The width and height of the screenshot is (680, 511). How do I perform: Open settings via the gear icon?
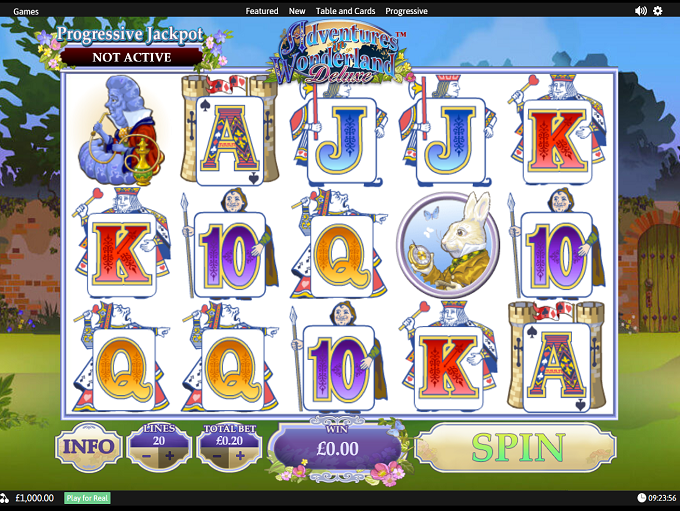pos(658,11)
